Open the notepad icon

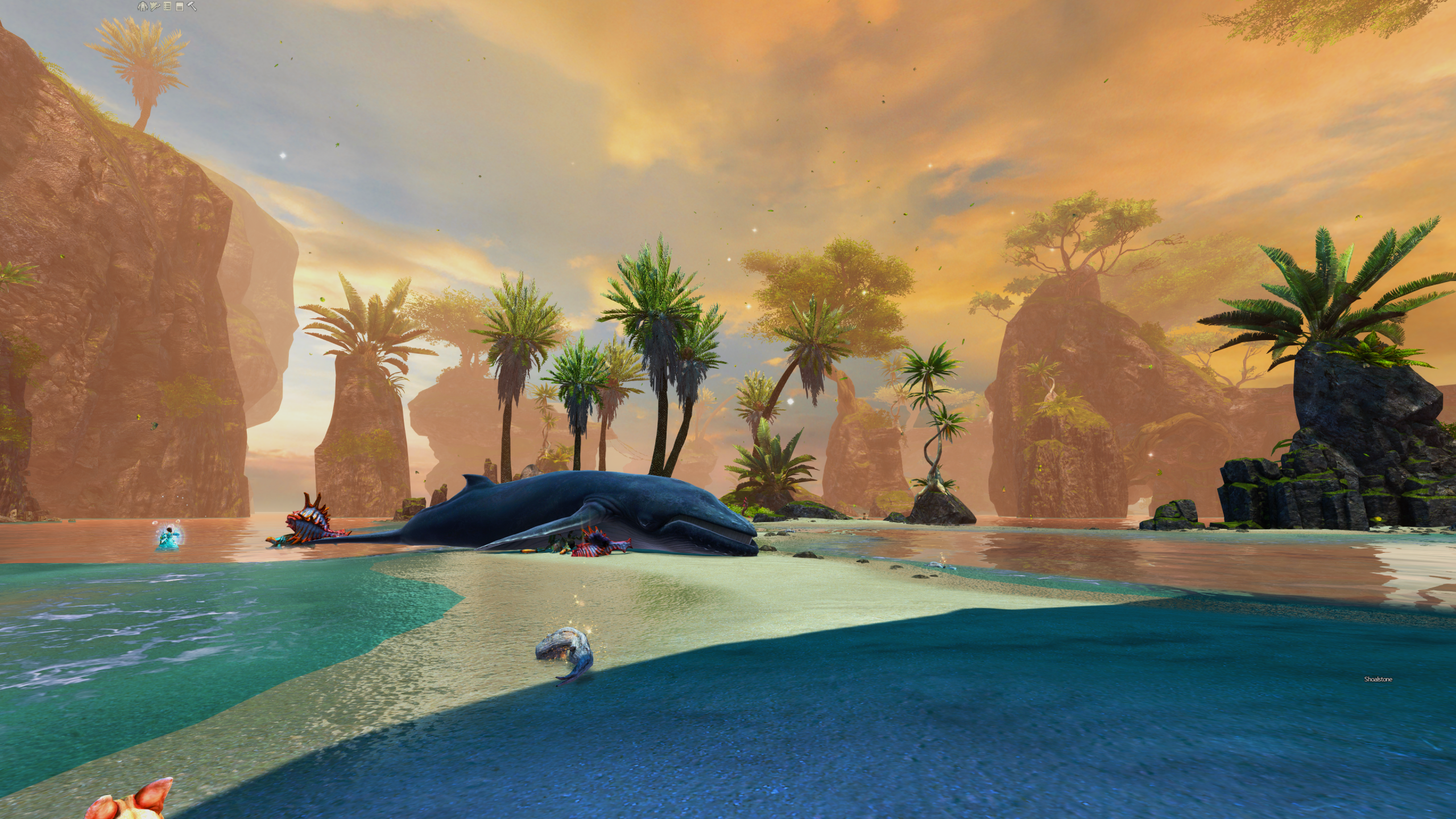click(179, 7)
